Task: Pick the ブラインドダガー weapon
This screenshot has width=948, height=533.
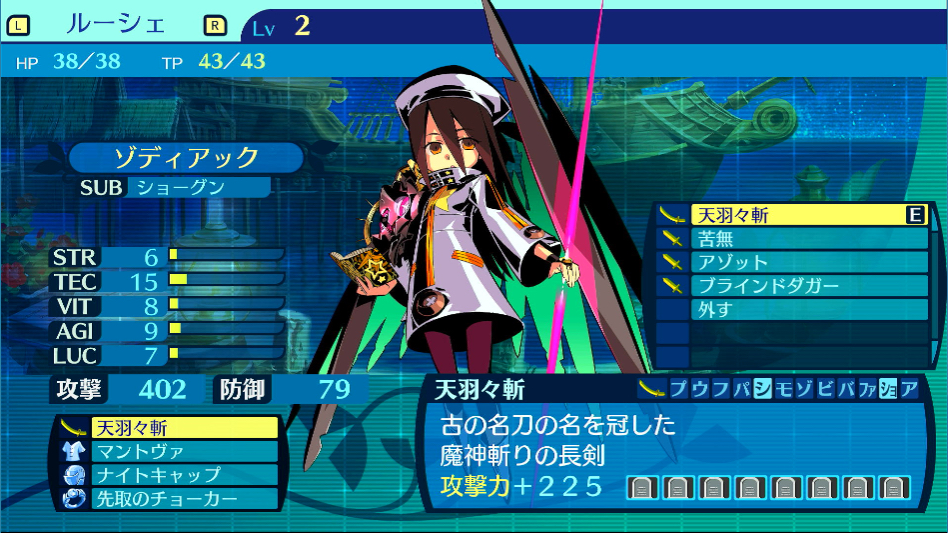Action: [790, 286]
